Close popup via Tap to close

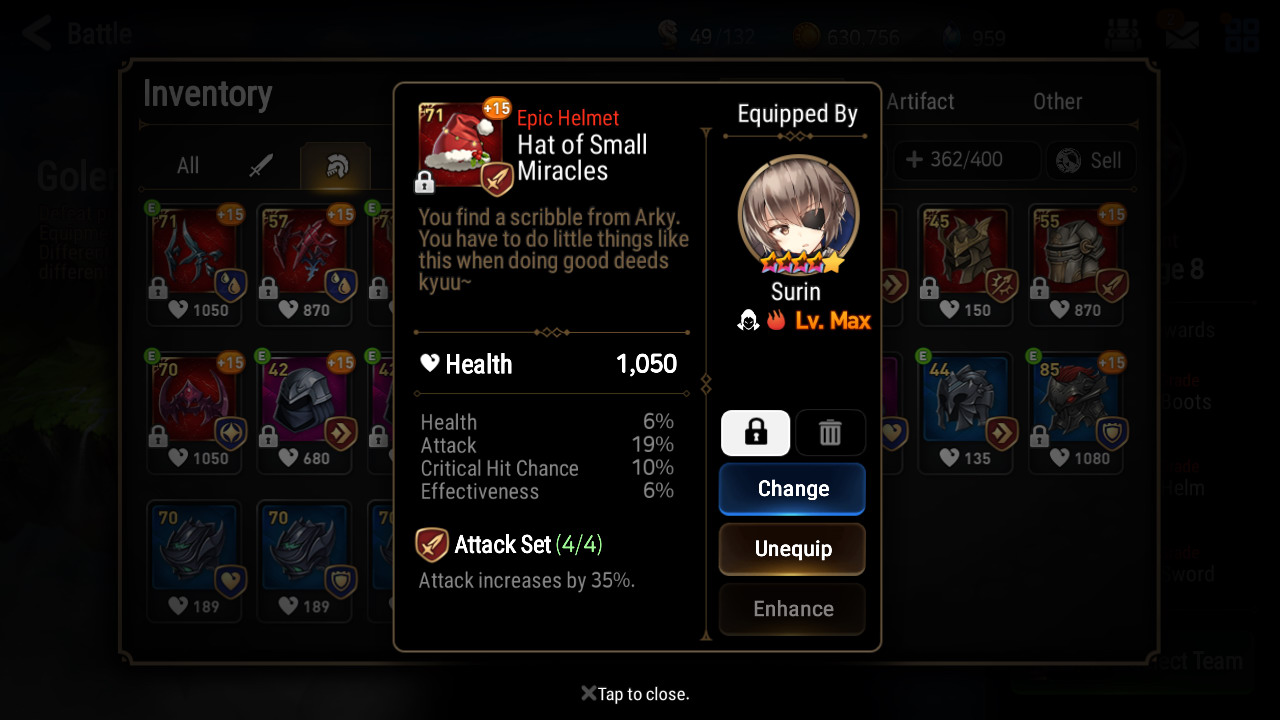click(636, 694)
